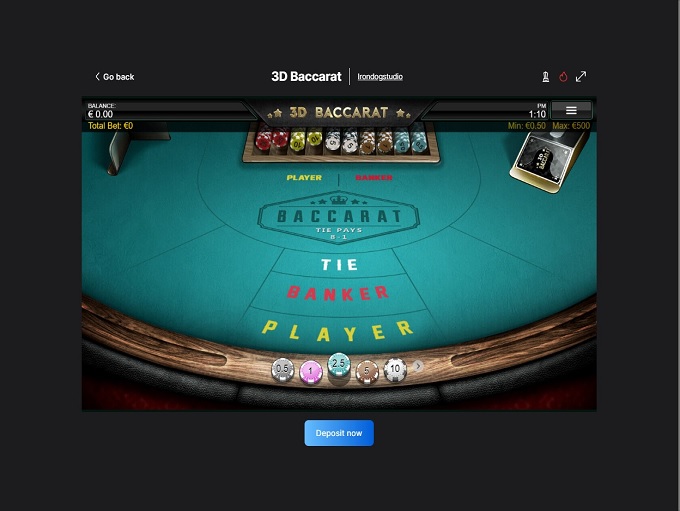Place a bet on TIE
Screen dimensions: 680x511
[339, 265]
